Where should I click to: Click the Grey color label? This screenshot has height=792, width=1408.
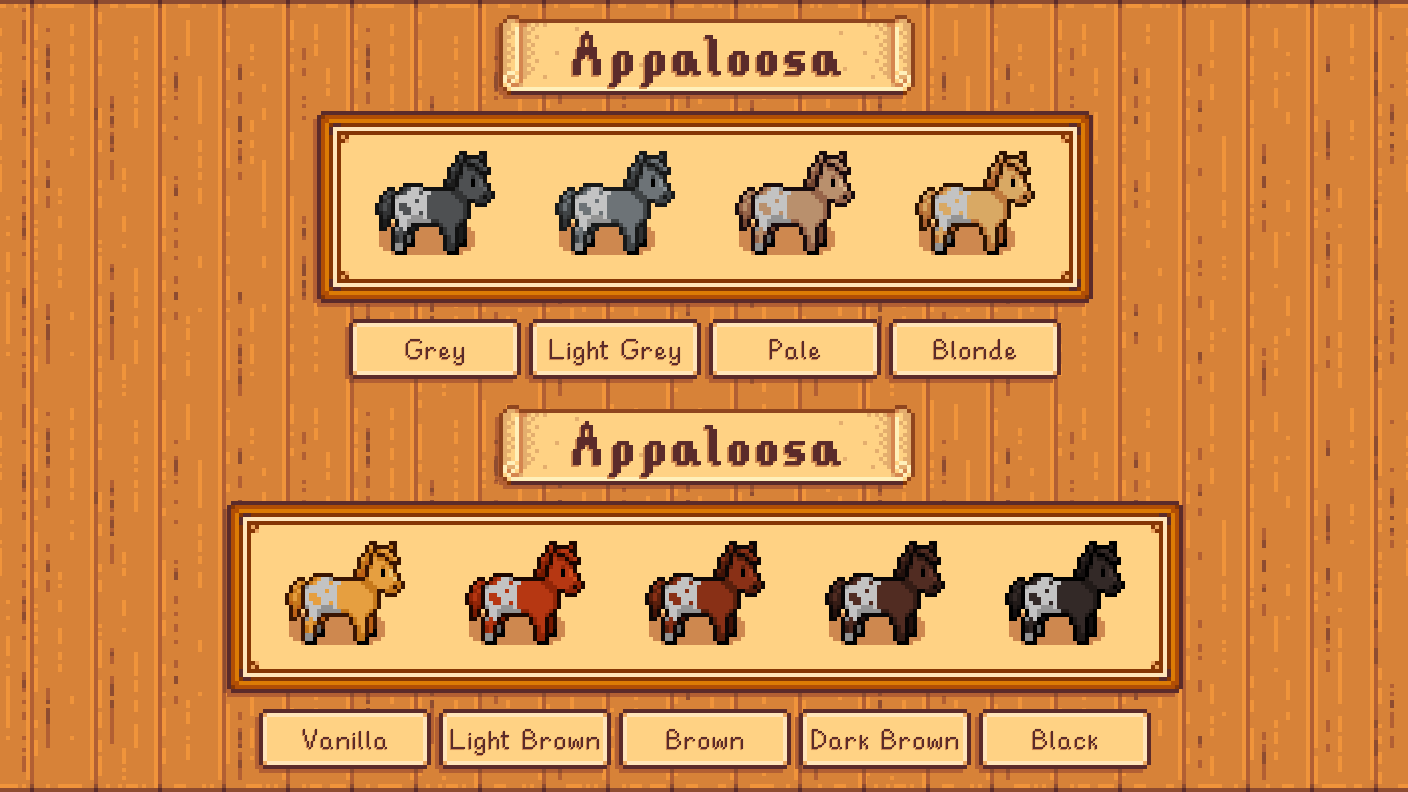coord(434,350)
